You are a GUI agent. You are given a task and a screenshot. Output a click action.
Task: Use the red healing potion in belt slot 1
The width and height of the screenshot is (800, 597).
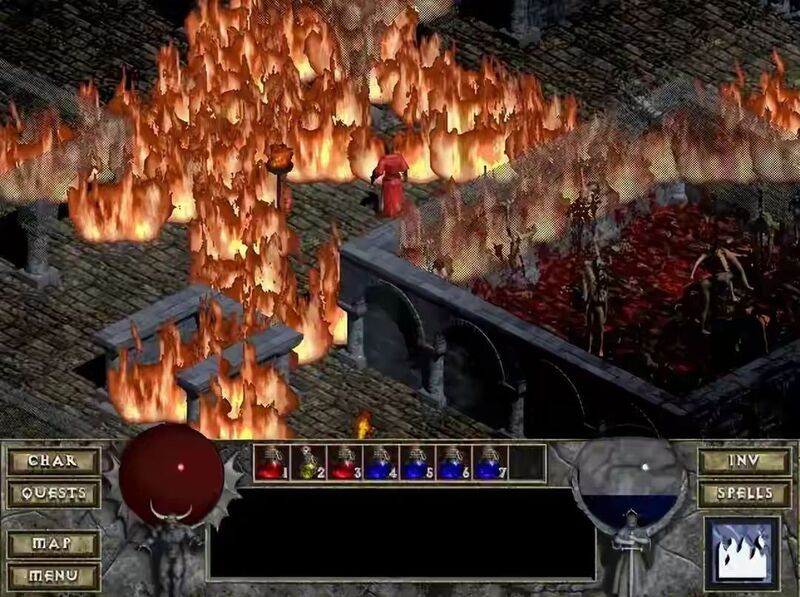(x=272, y=463)
